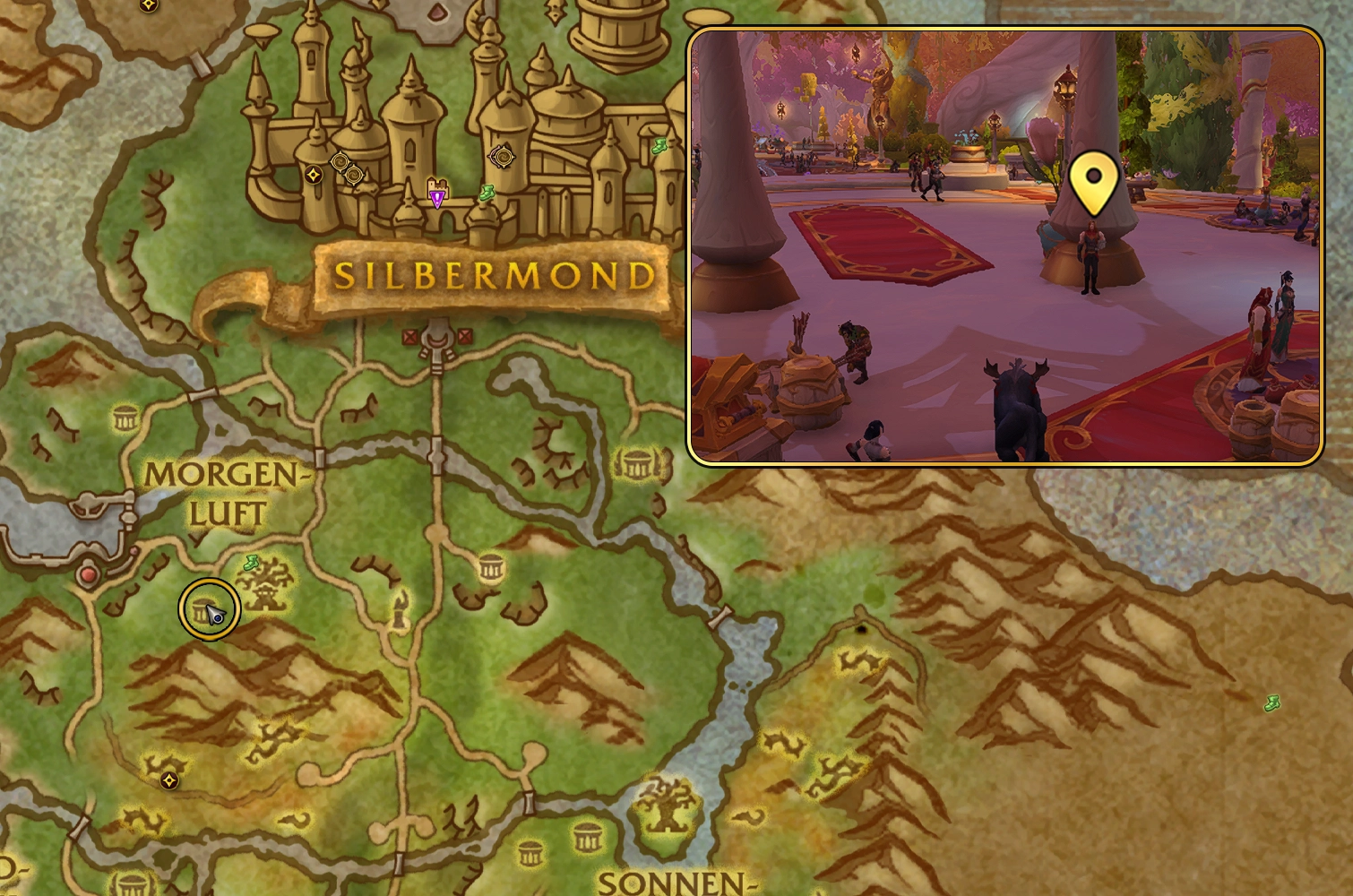Viewport: 1353px width, 896px height.
Task: Open the leftmost portal swirl icon in Silbermond
Action: click(339, 161)
